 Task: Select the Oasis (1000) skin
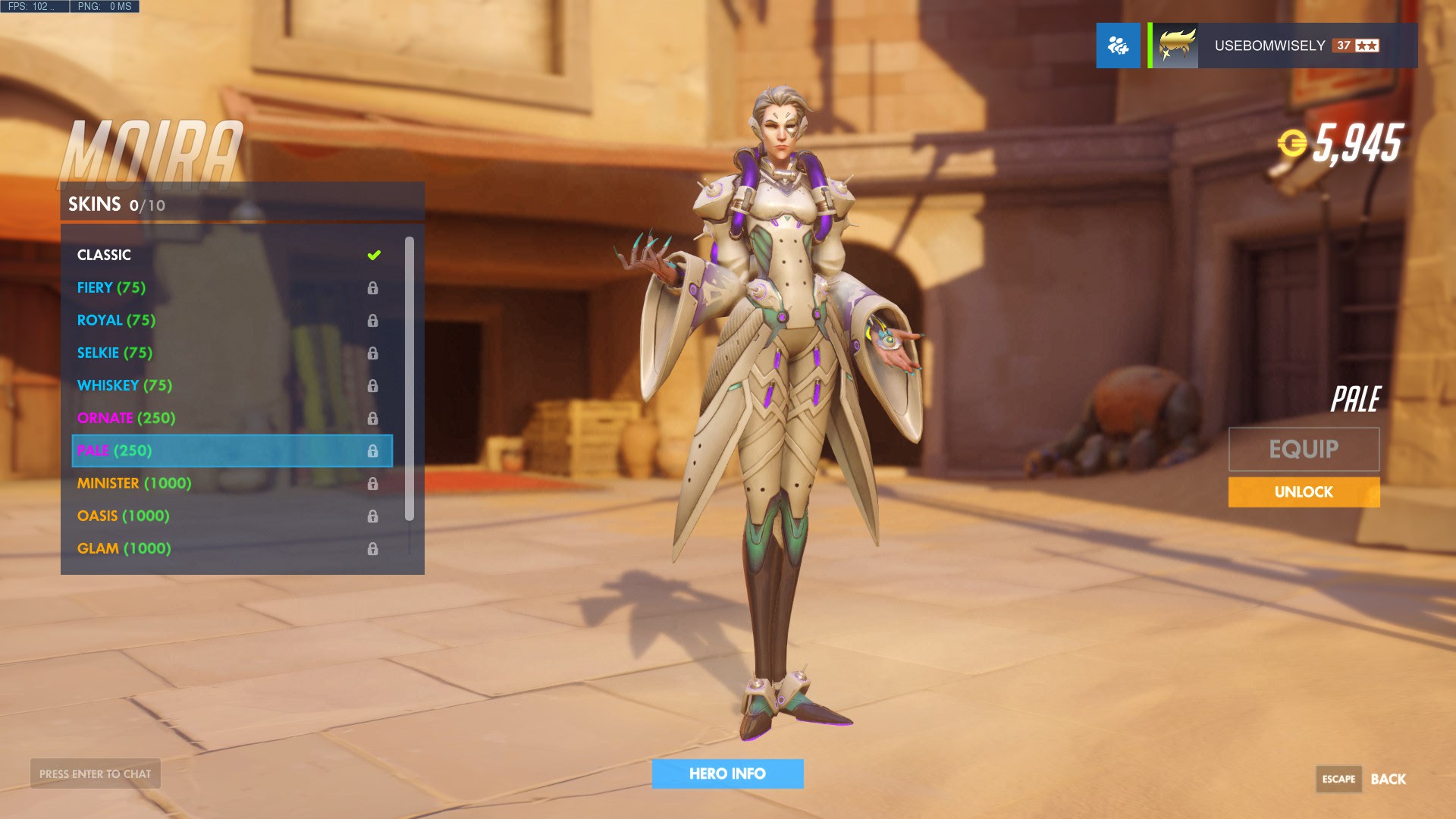pyautogui.click(x=227, y=516)
